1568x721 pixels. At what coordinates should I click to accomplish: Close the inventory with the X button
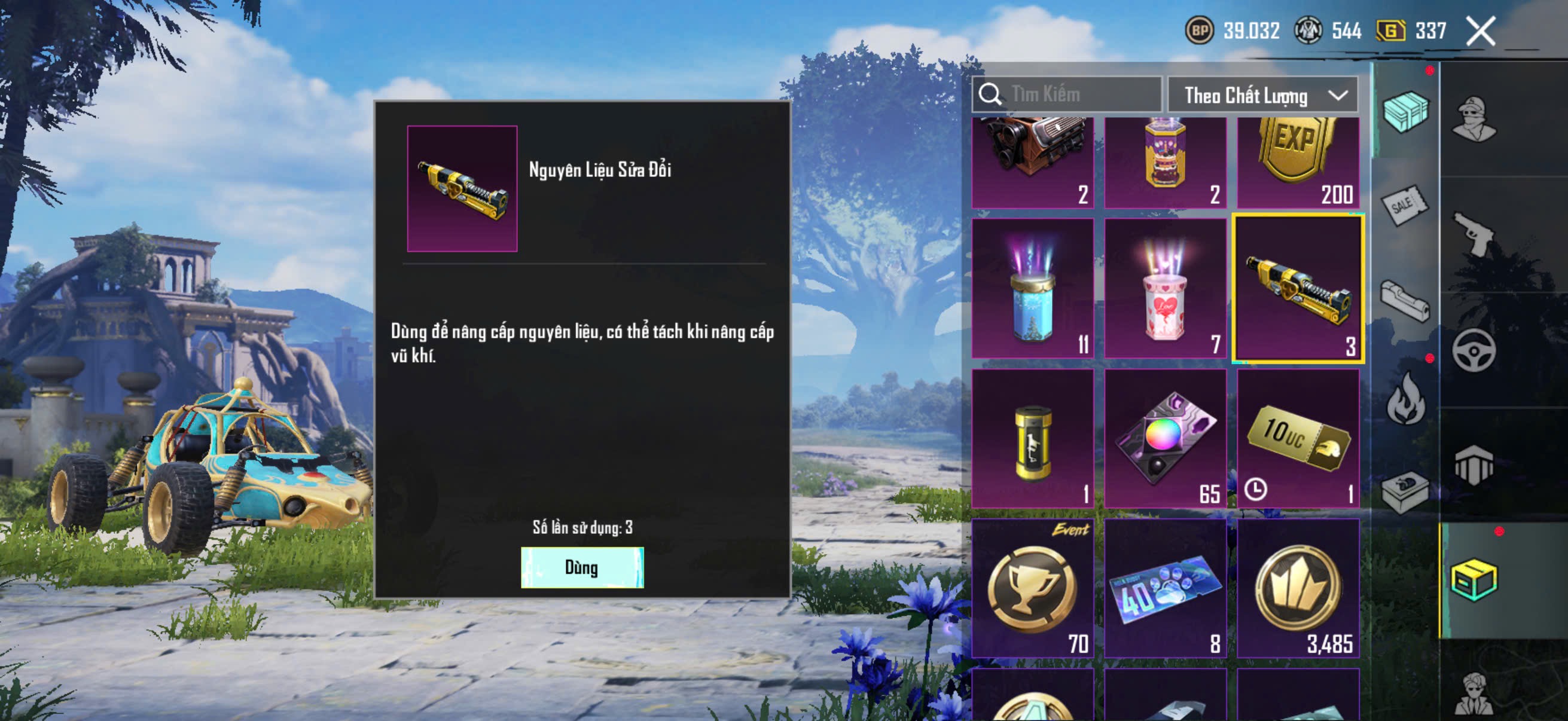point(1479,31)
